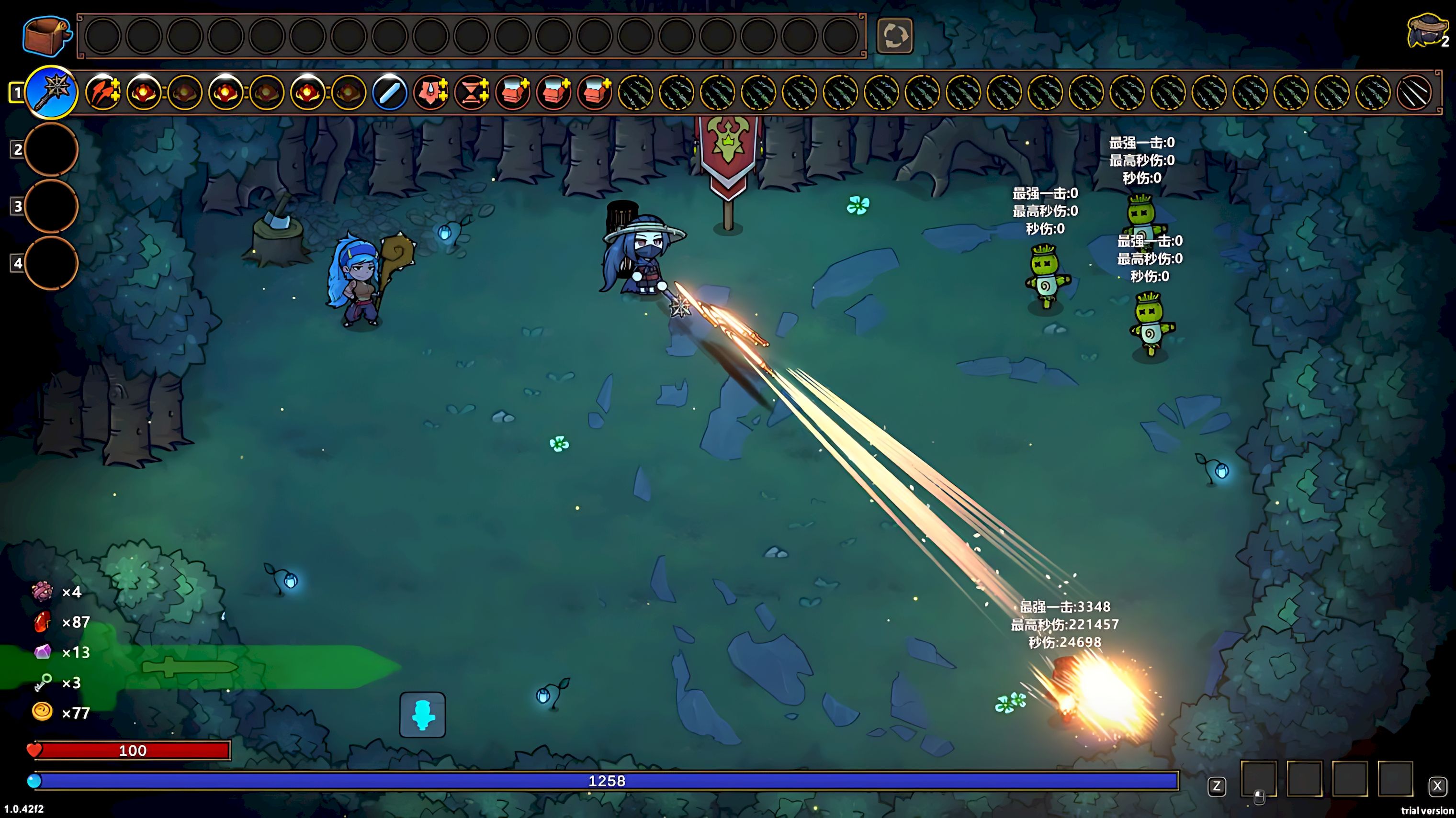The image size is (1456, 818).
Task: Pick the red crest with droplet spell
Action: click(x=431, y=92)
